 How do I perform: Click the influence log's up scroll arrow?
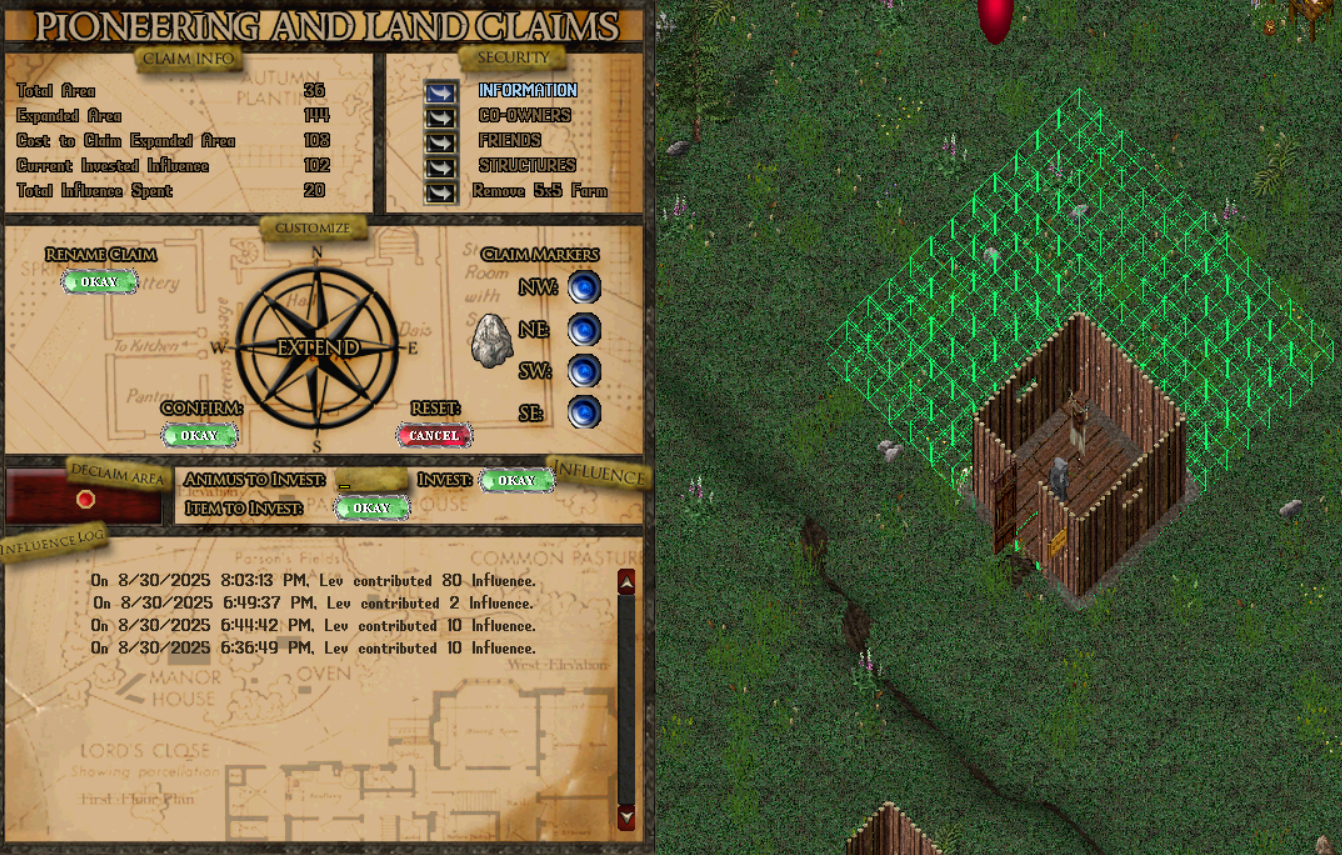coord(627,582)
